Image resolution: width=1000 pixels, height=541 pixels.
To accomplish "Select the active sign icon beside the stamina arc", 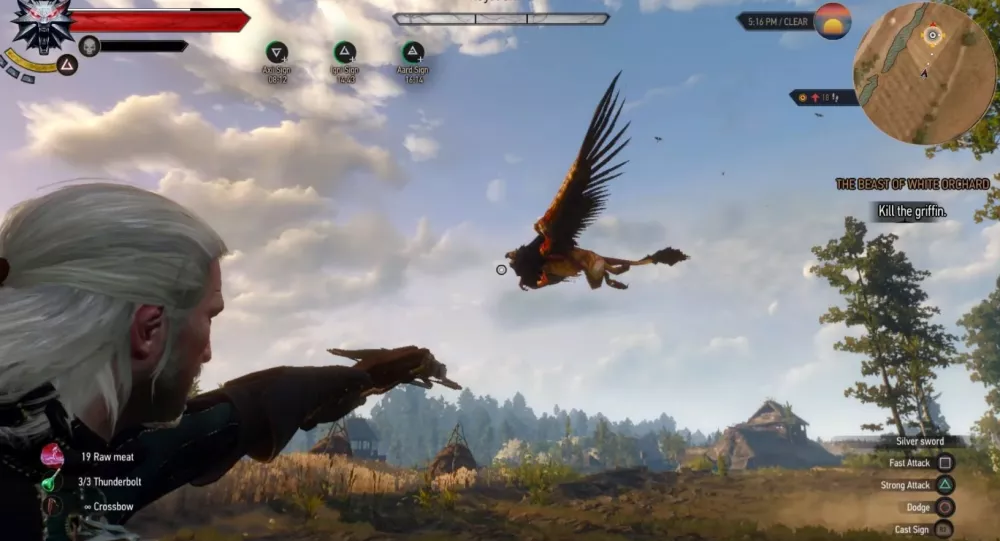I will point(67,65).
